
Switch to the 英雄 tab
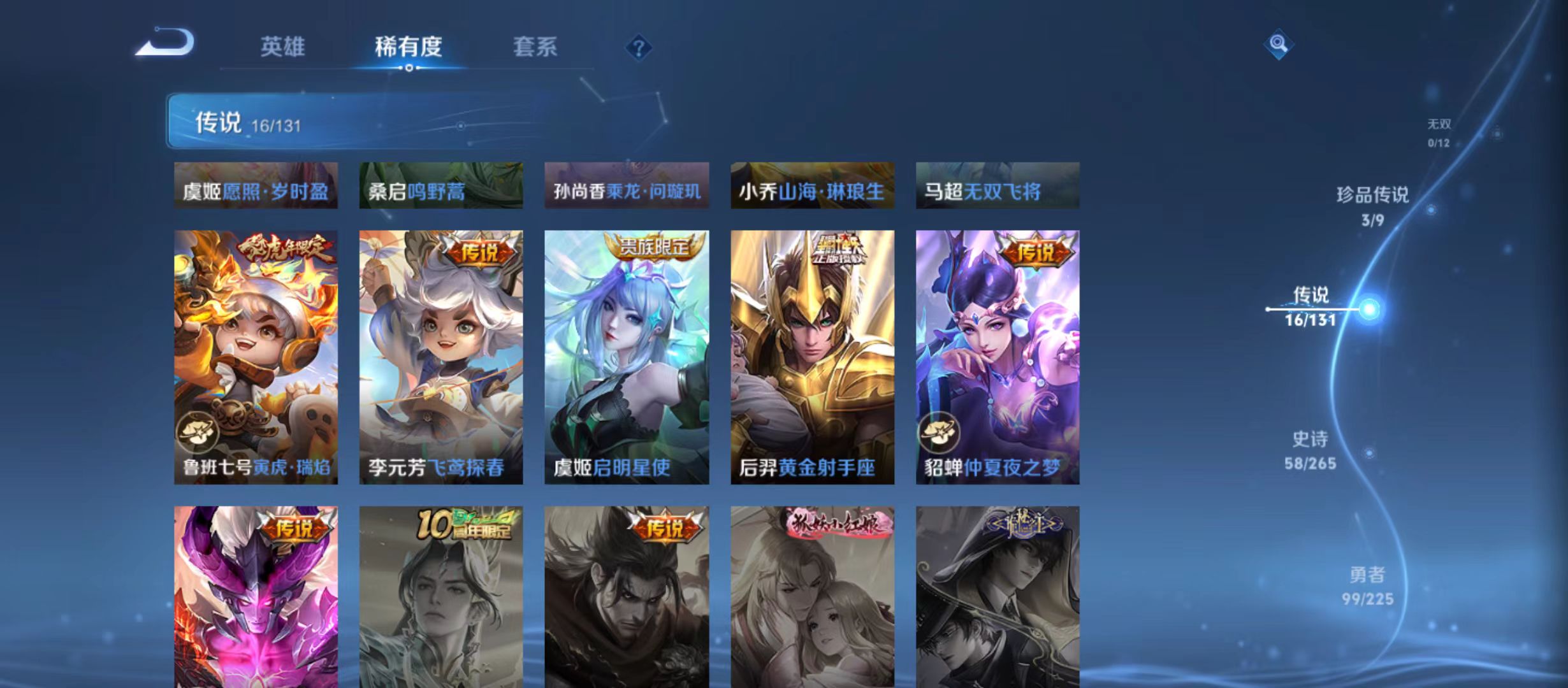tap(282, 46)
